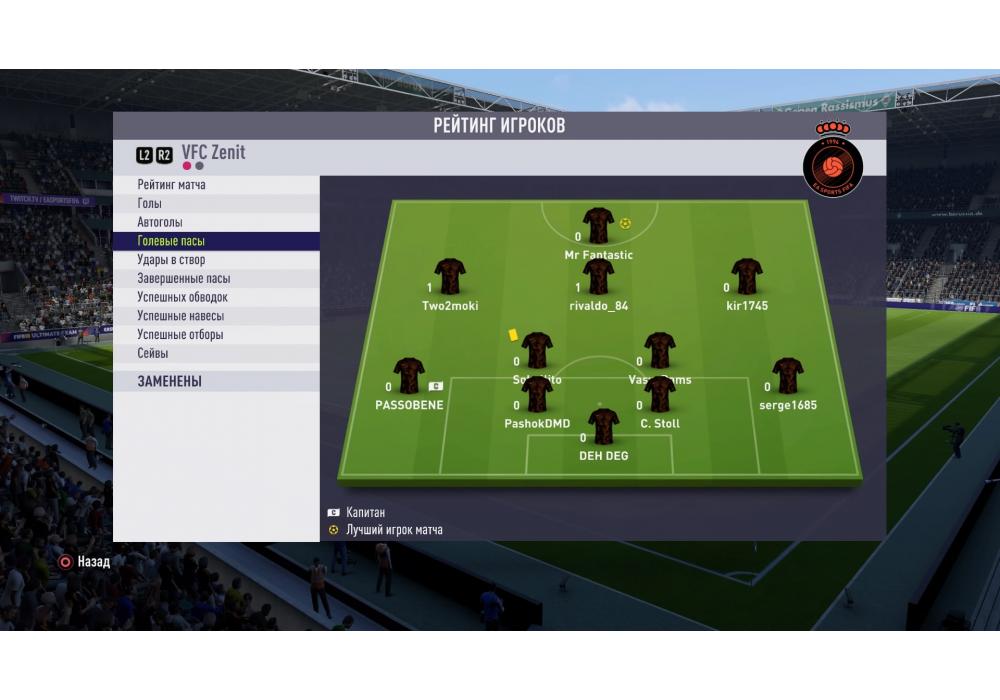1000x700 pixels.
Task: Pick defender C. Stoll's jersey
Action: click(660, 395)
